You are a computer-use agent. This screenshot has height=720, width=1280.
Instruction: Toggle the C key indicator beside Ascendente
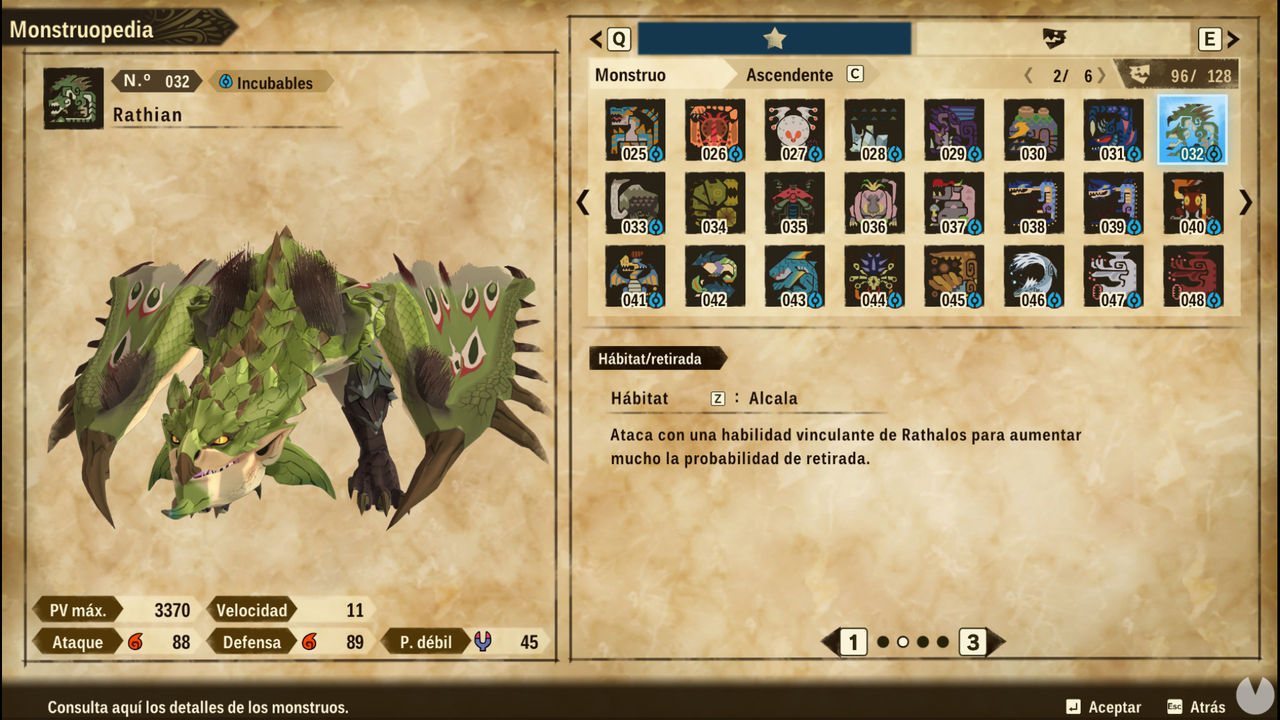(857, 75)
